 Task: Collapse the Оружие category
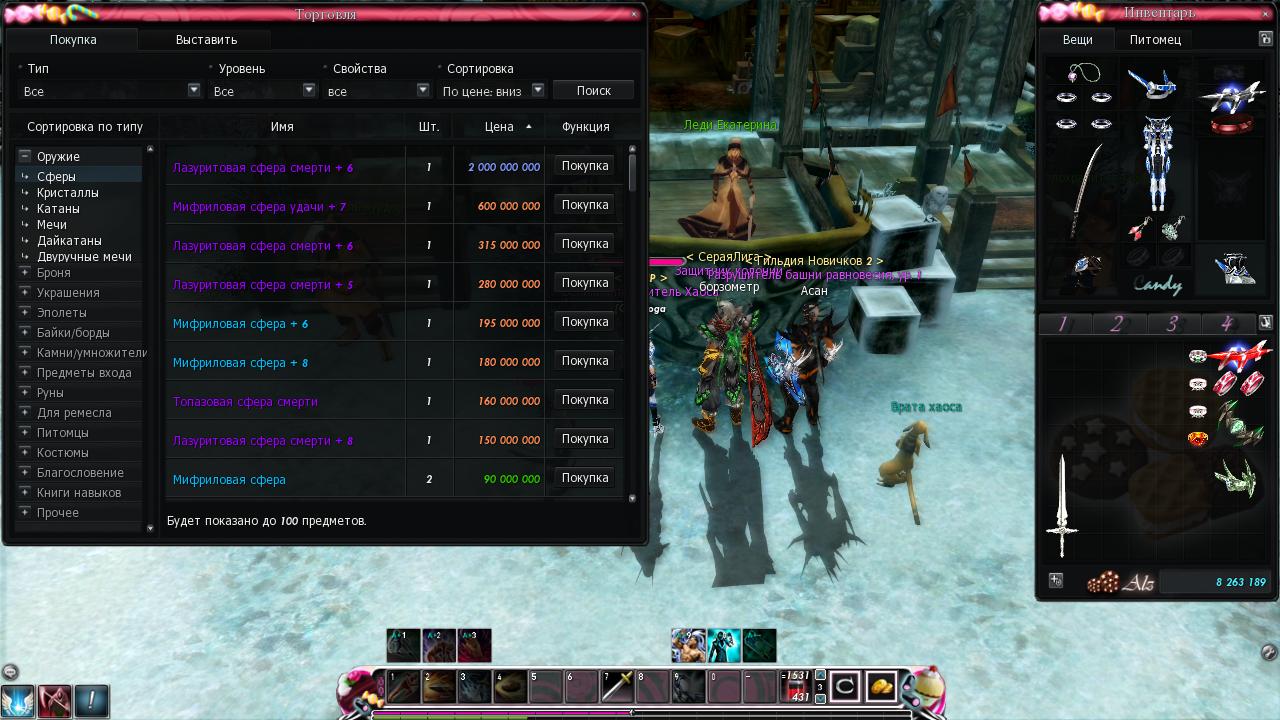pyautogui.click(x=25, y=156)
